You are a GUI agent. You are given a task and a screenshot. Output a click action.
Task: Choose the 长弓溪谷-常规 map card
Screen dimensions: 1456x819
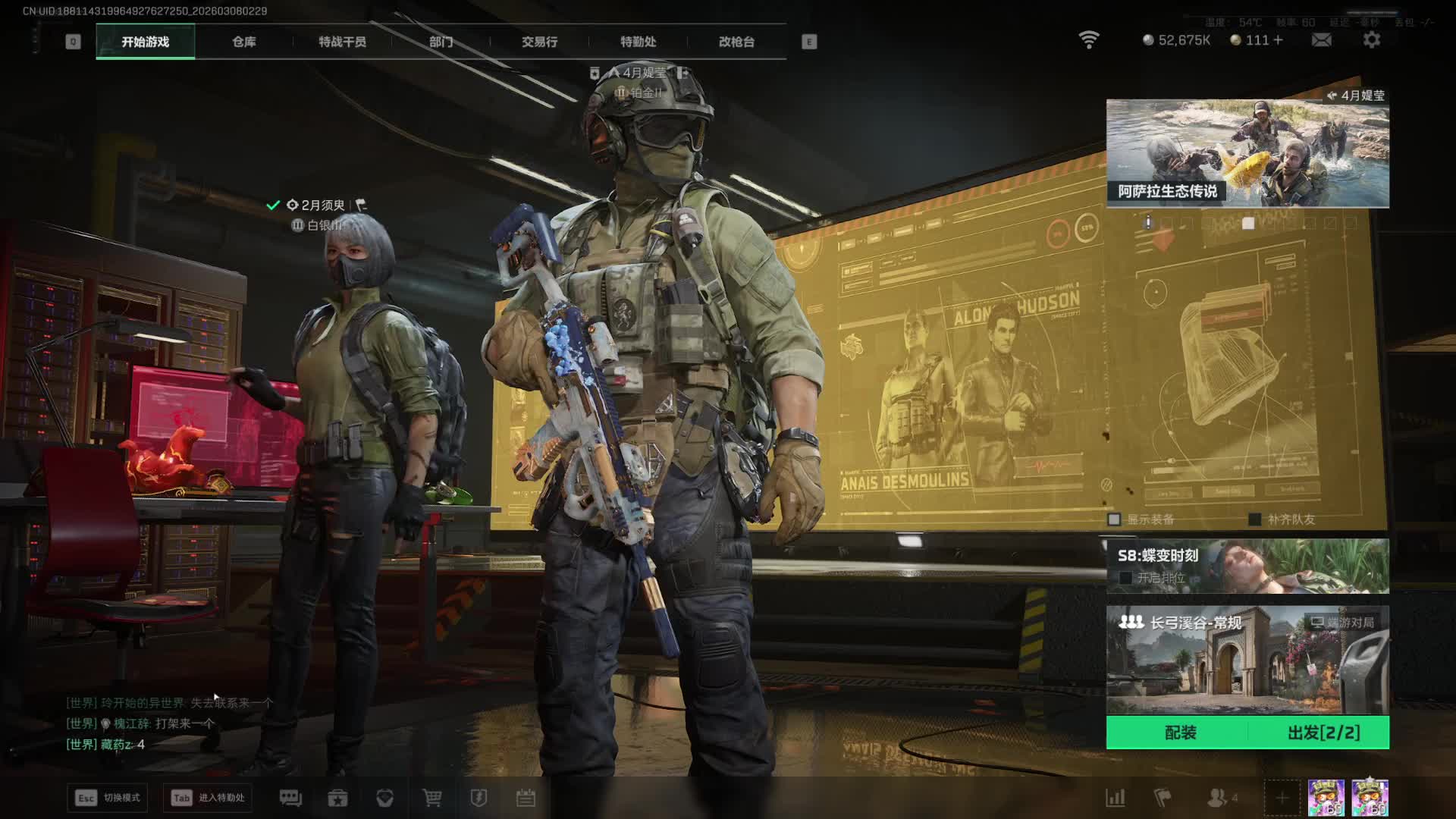(x=1247, y=660)
